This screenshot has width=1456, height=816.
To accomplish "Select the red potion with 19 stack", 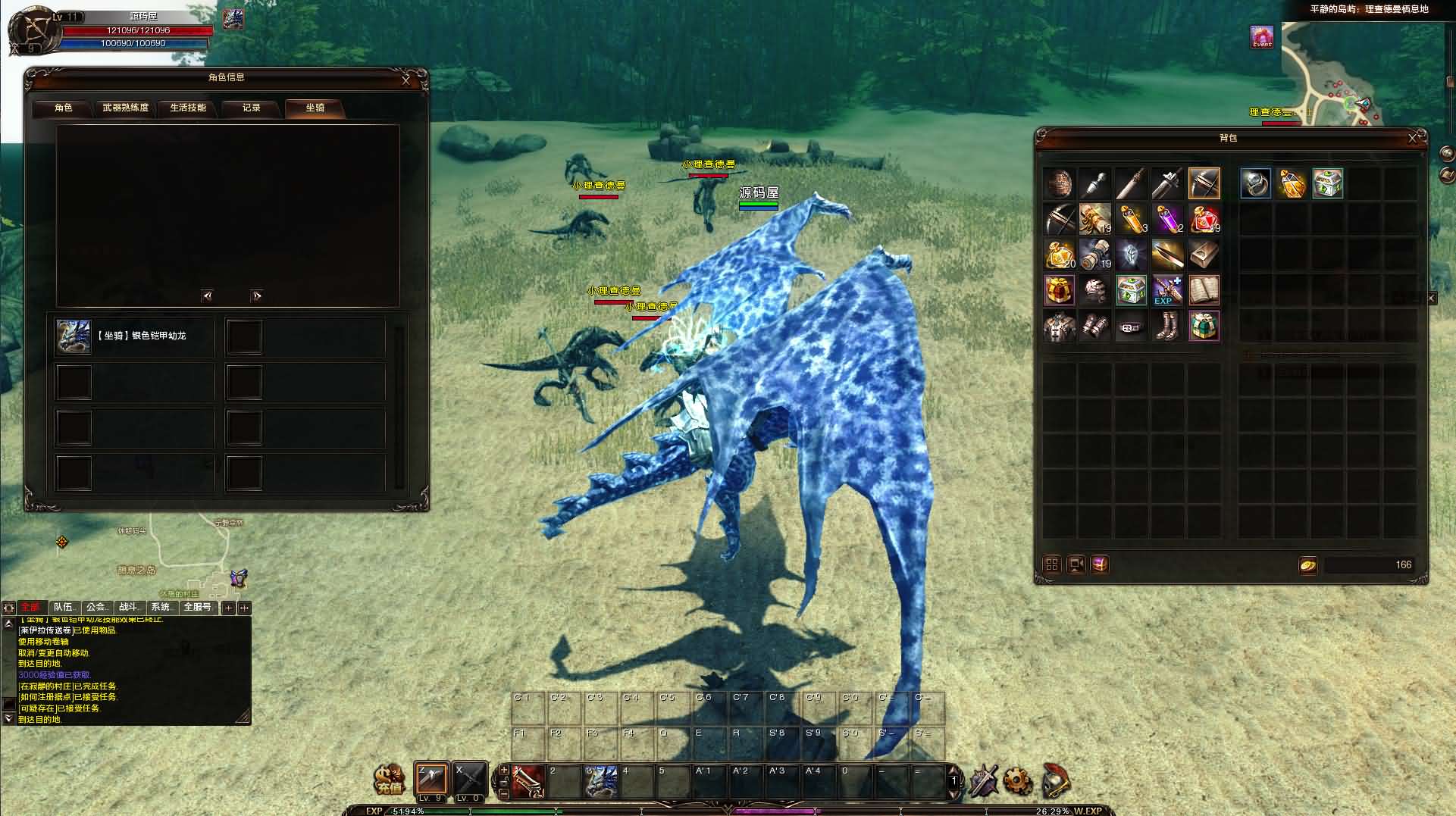I will [1204, 219].
